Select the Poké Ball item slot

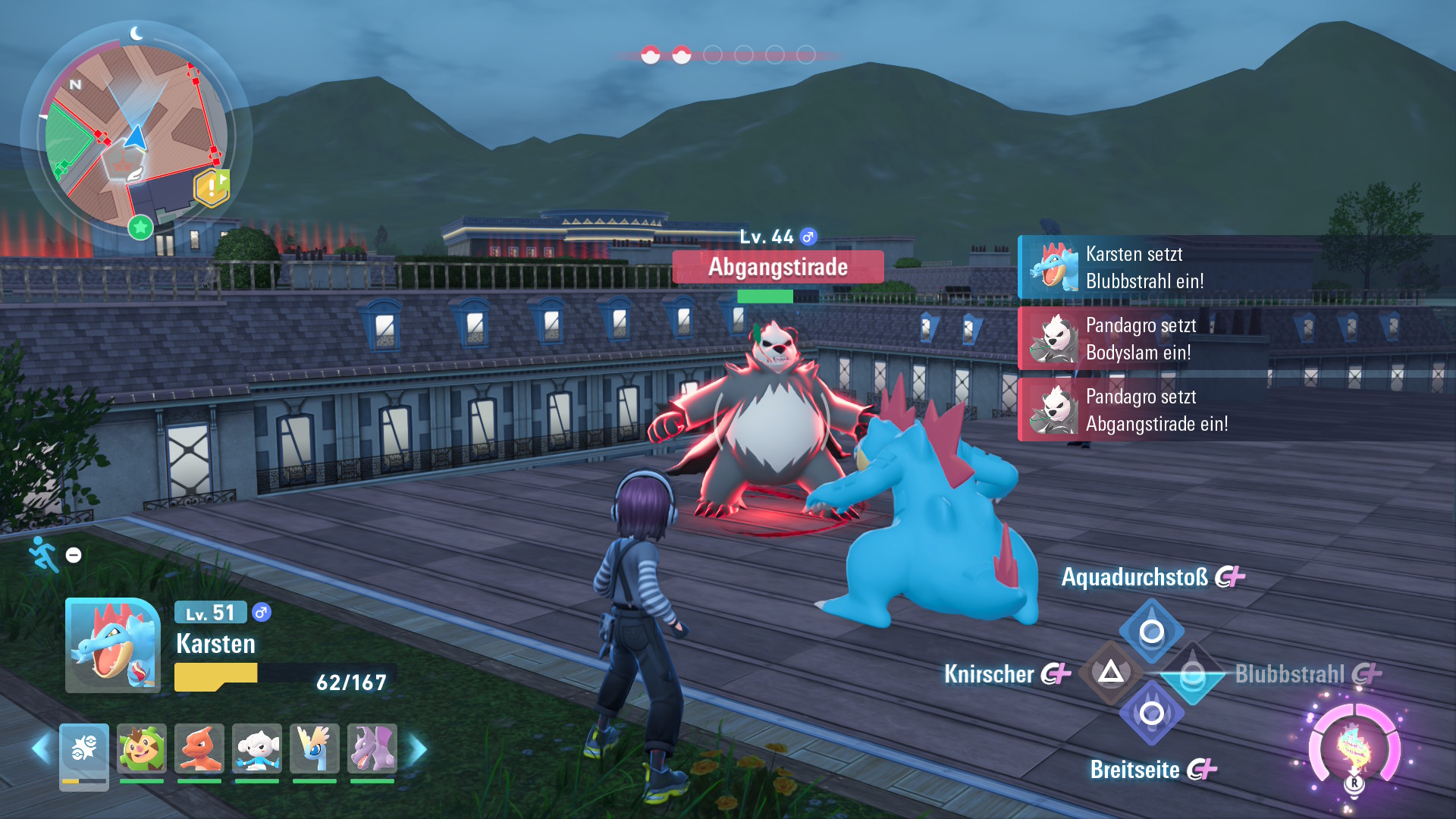(84, 750)
